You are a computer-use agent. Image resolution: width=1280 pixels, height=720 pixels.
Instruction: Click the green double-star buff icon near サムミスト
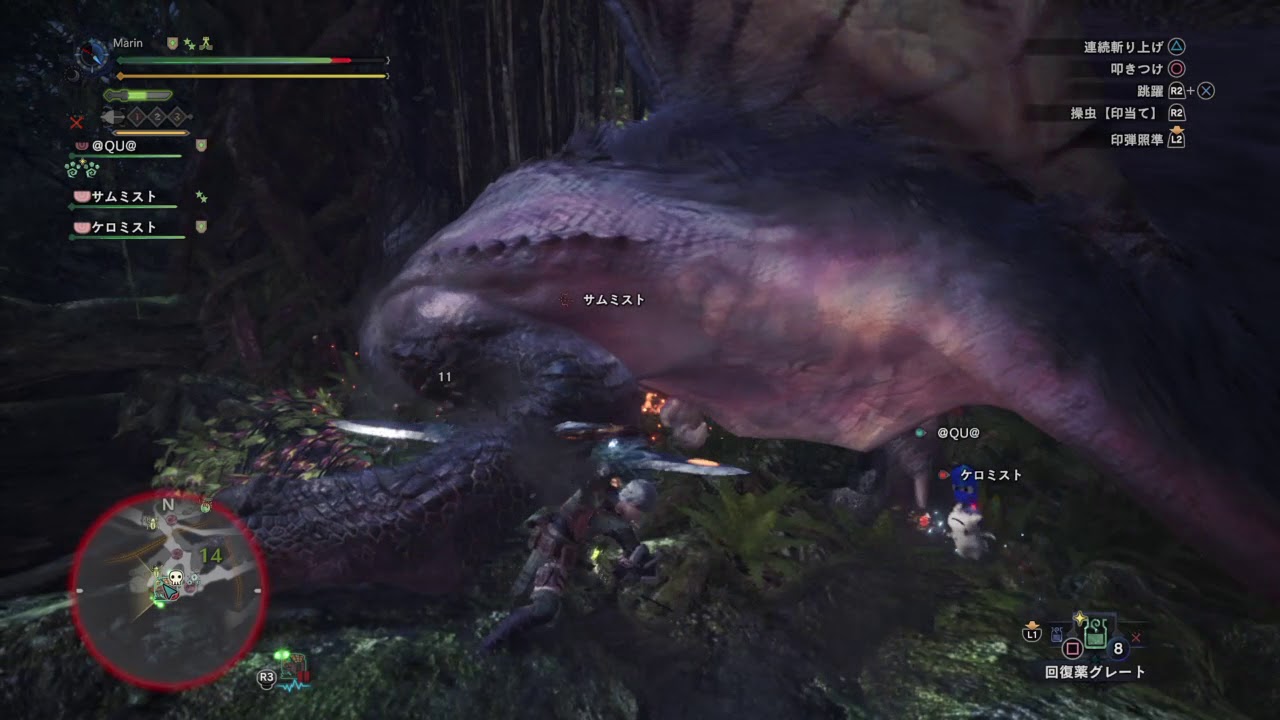(x=200, y=195)
